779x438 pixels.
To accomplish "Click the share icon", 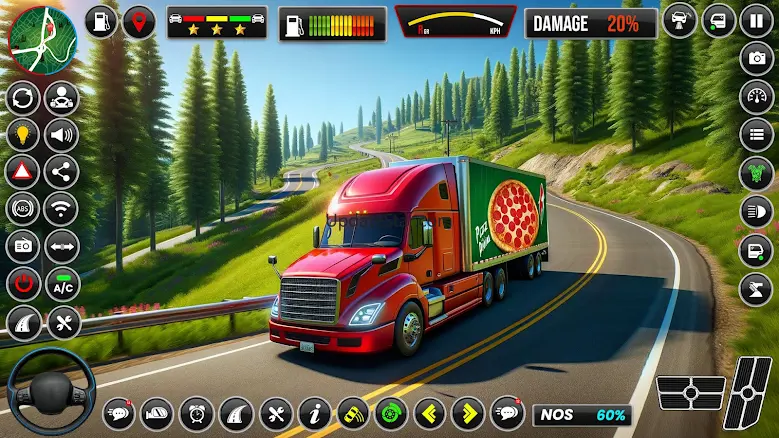I will [62, 172].
